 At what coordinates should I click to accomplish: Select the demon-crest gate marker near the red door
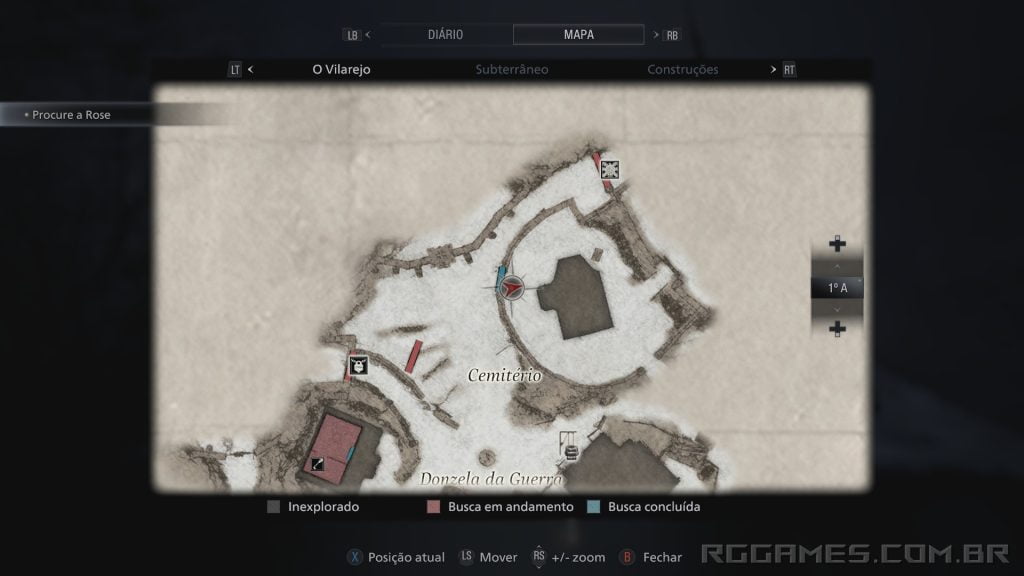coord(357,366)
